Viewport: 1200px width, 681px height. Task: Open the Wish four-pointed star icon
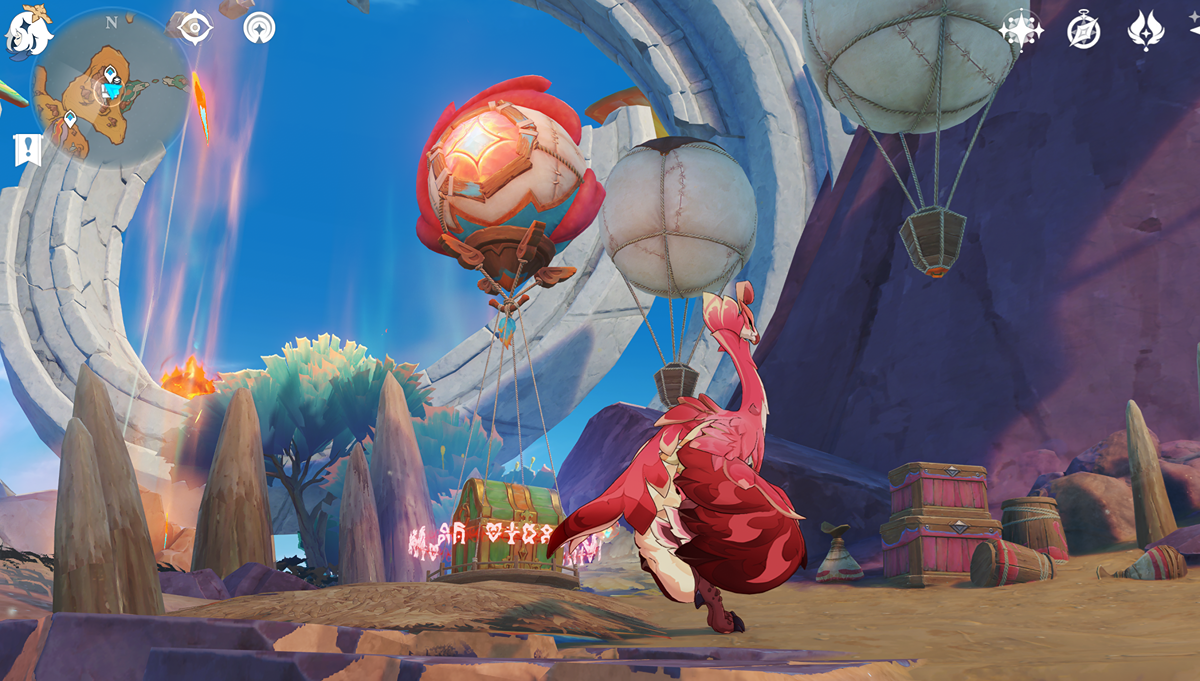click(x=1021, y=30)
